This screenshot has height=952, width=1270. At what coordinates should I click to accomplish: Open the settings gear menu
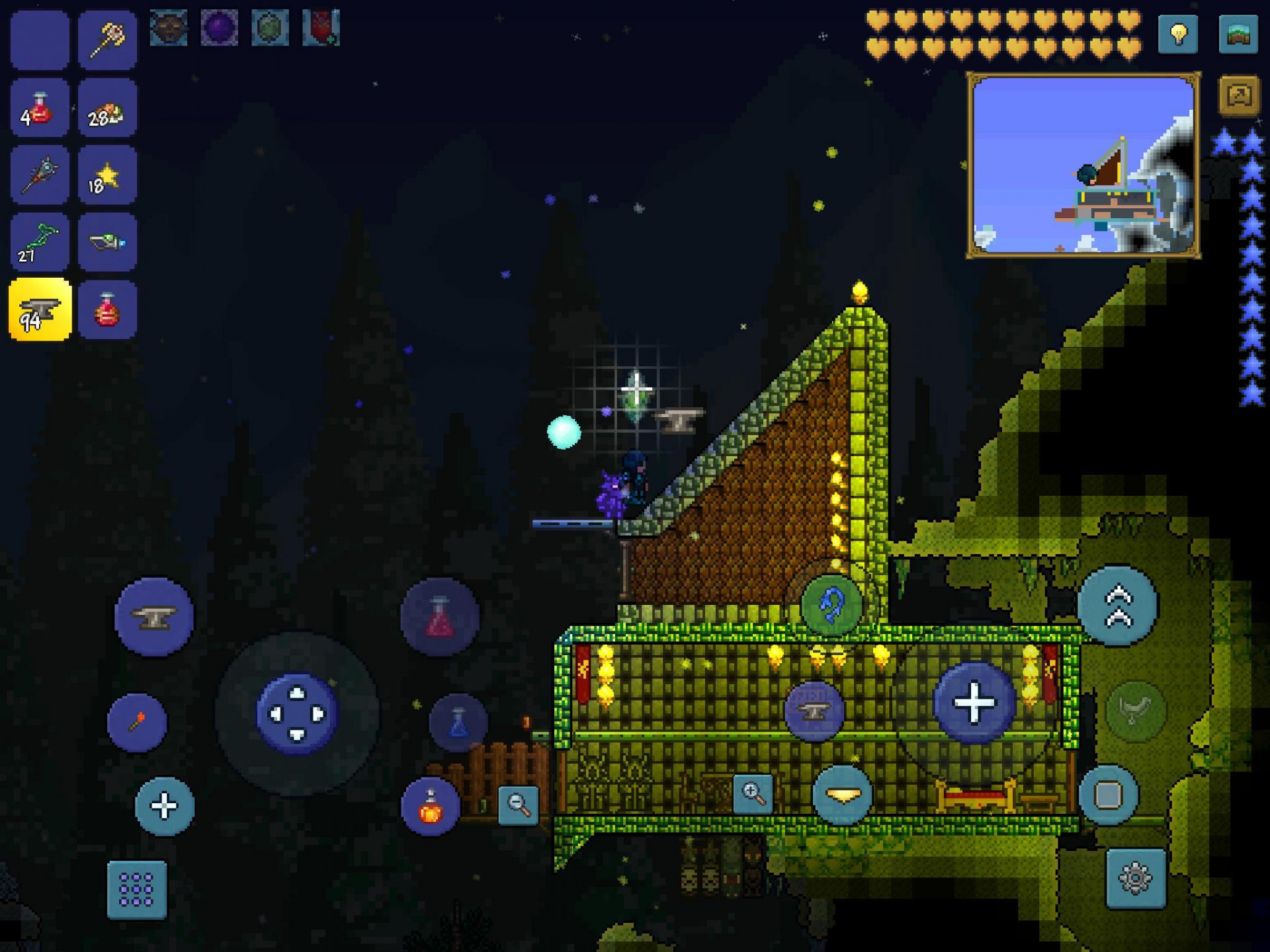1135,878
